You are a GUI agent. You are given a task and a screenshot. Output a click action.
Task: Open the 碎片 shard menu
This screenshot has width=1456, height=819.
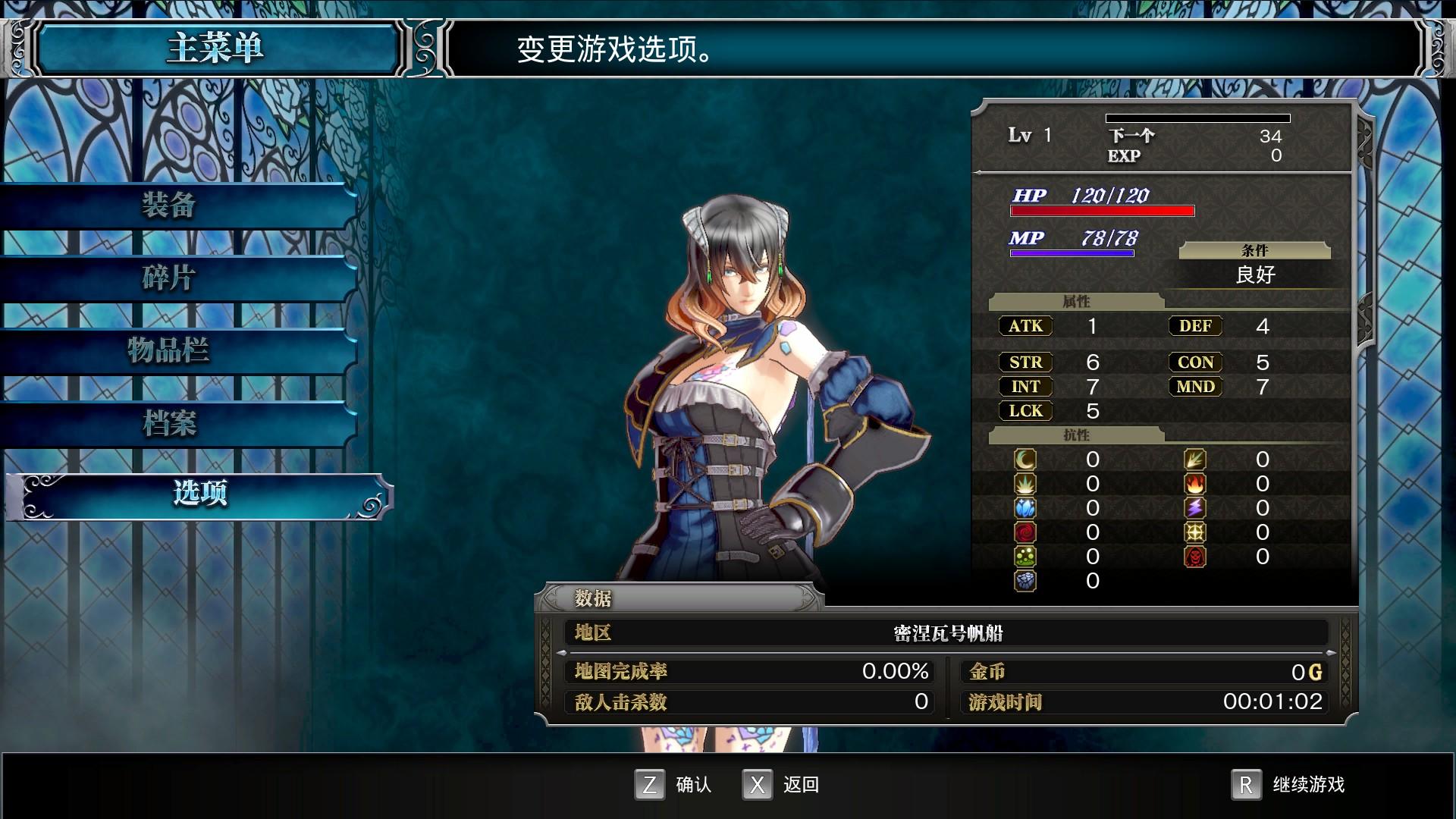(x=168, y=279)
